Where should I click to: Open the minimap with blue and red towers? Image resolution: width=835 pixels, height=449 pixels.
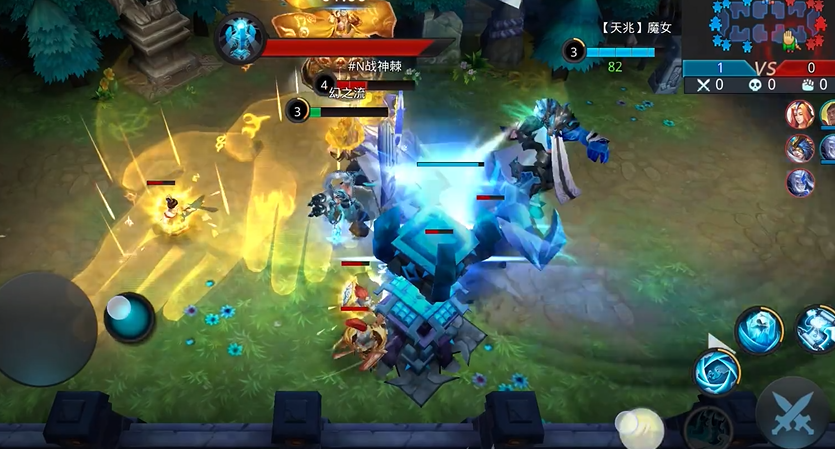[758, 29]
